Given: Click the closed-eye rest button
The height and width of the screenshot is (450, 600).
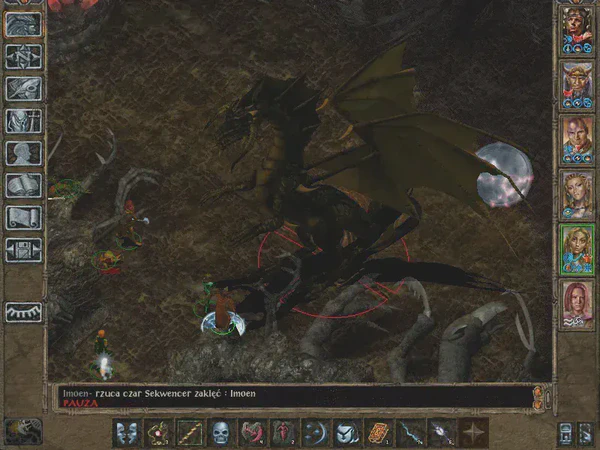Looking at the screenshot, I should 22,312.
